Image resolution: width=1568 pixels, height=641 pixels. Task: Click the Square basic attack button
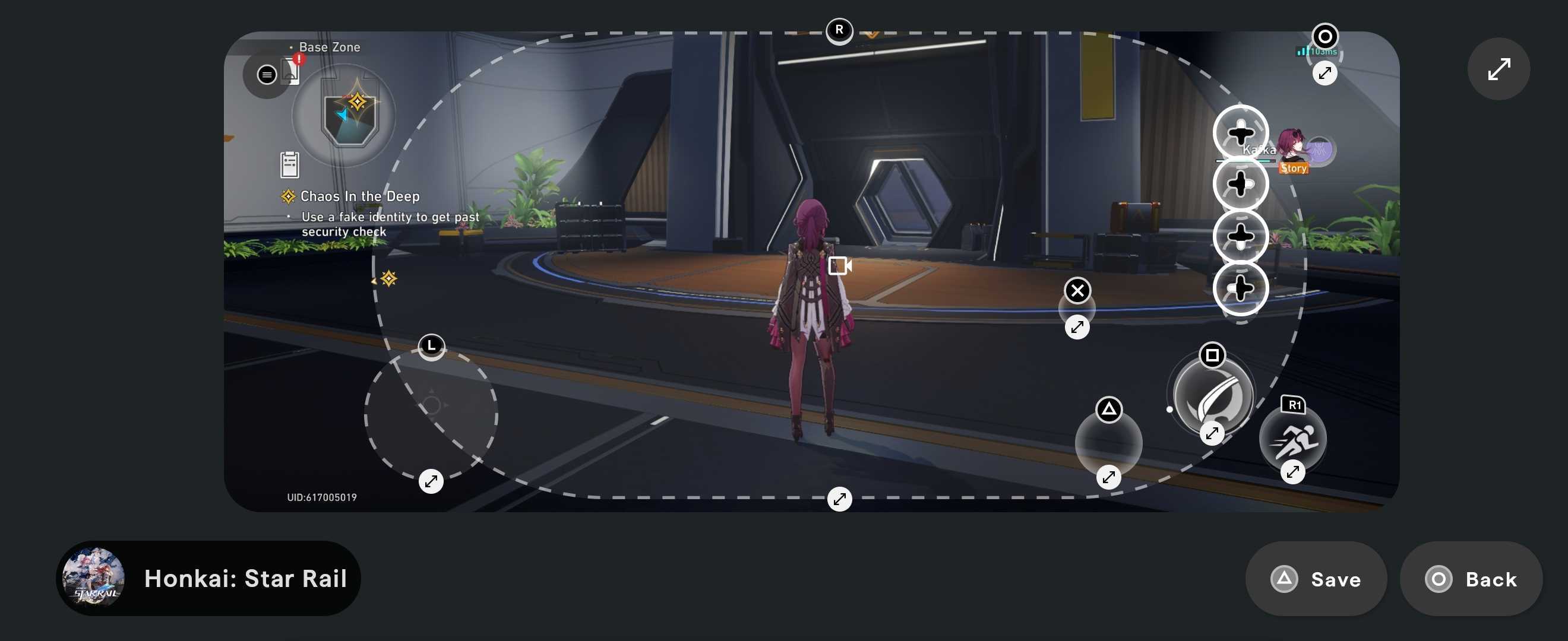pos(1211,395)
